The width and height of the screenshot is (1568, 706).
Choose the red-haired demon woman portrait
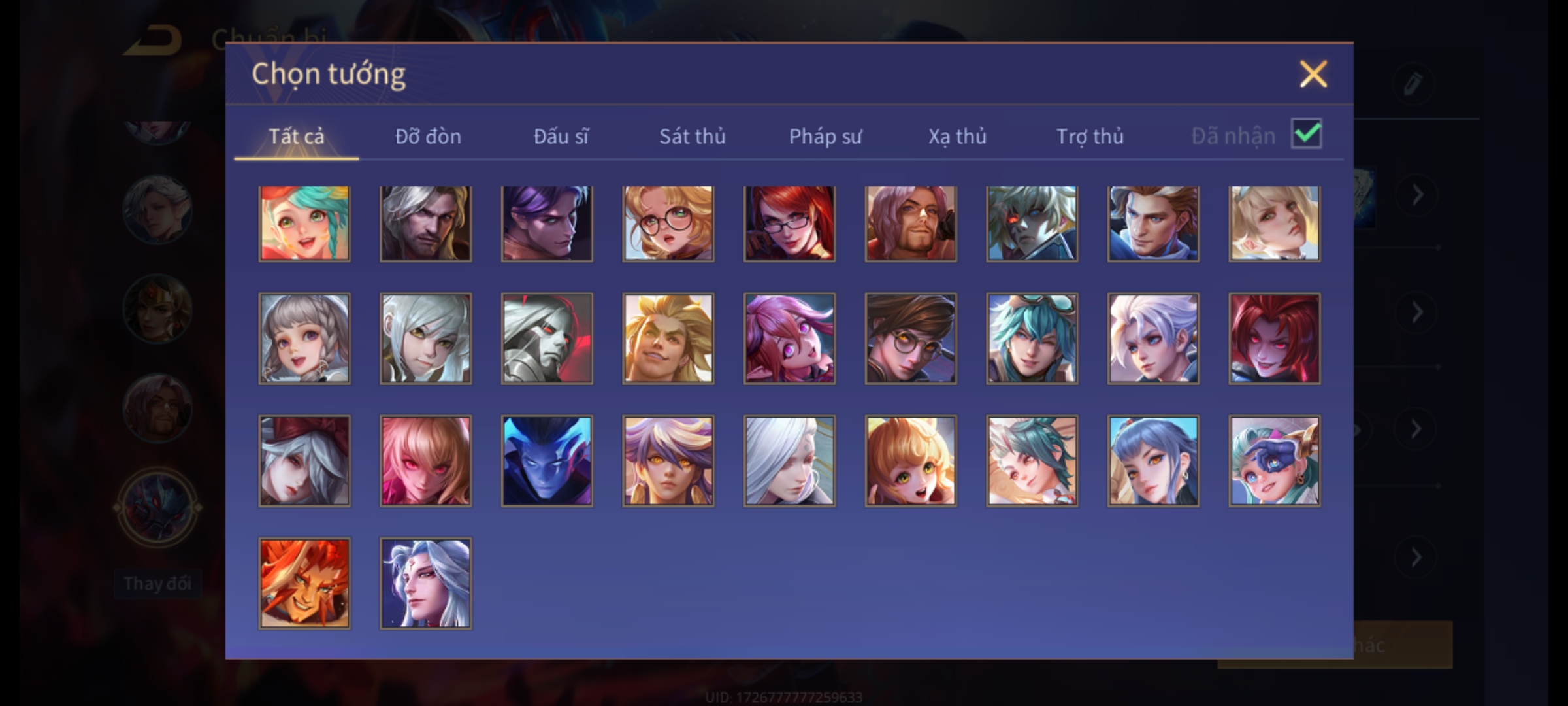click(x=1274, y=338)
